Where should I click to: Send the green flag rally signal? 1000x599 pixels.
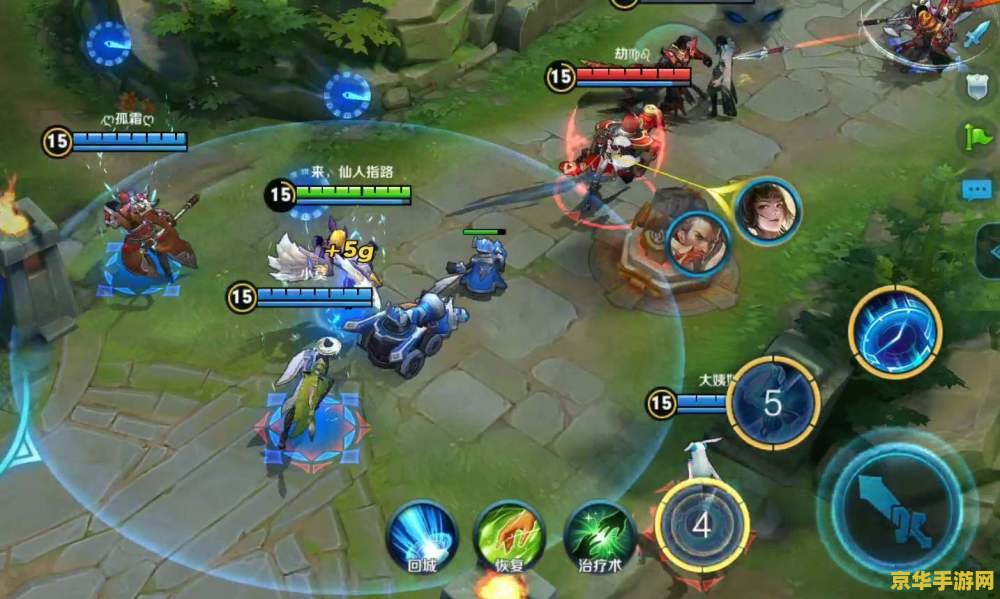click(977, 137)
